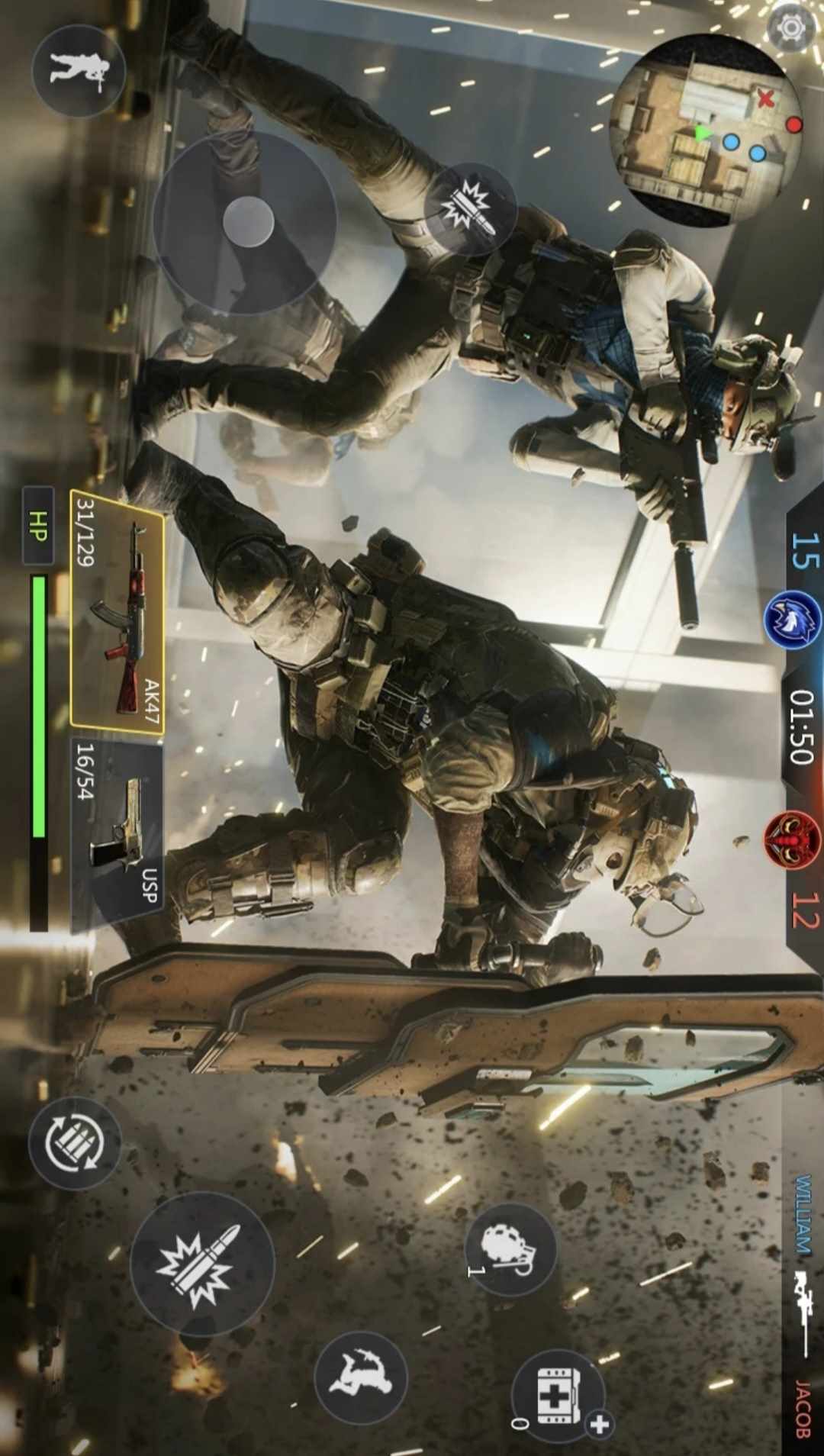
Task: Tap the red skull team emblem
Action: (x=792, y=839)
